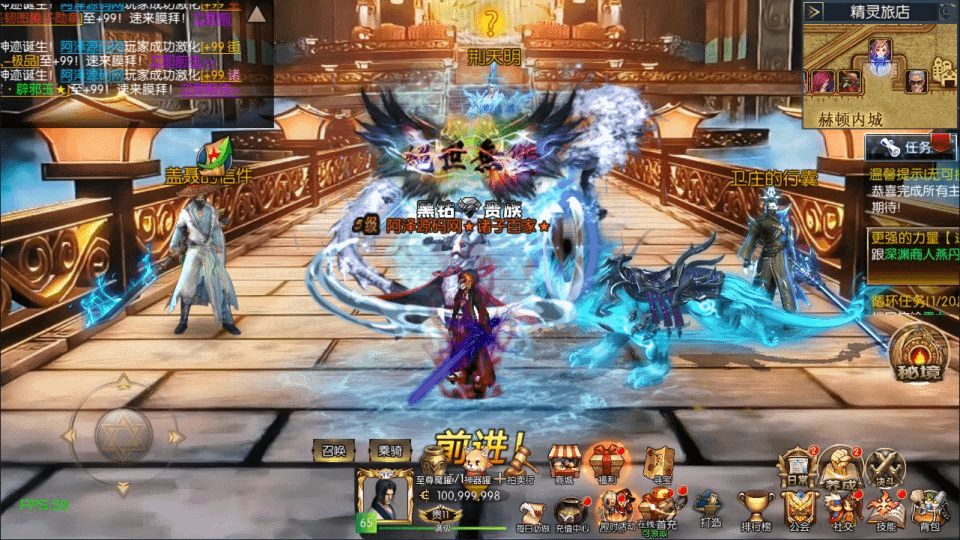Open the 技能 skills book
960x540 pixels.
886,509
